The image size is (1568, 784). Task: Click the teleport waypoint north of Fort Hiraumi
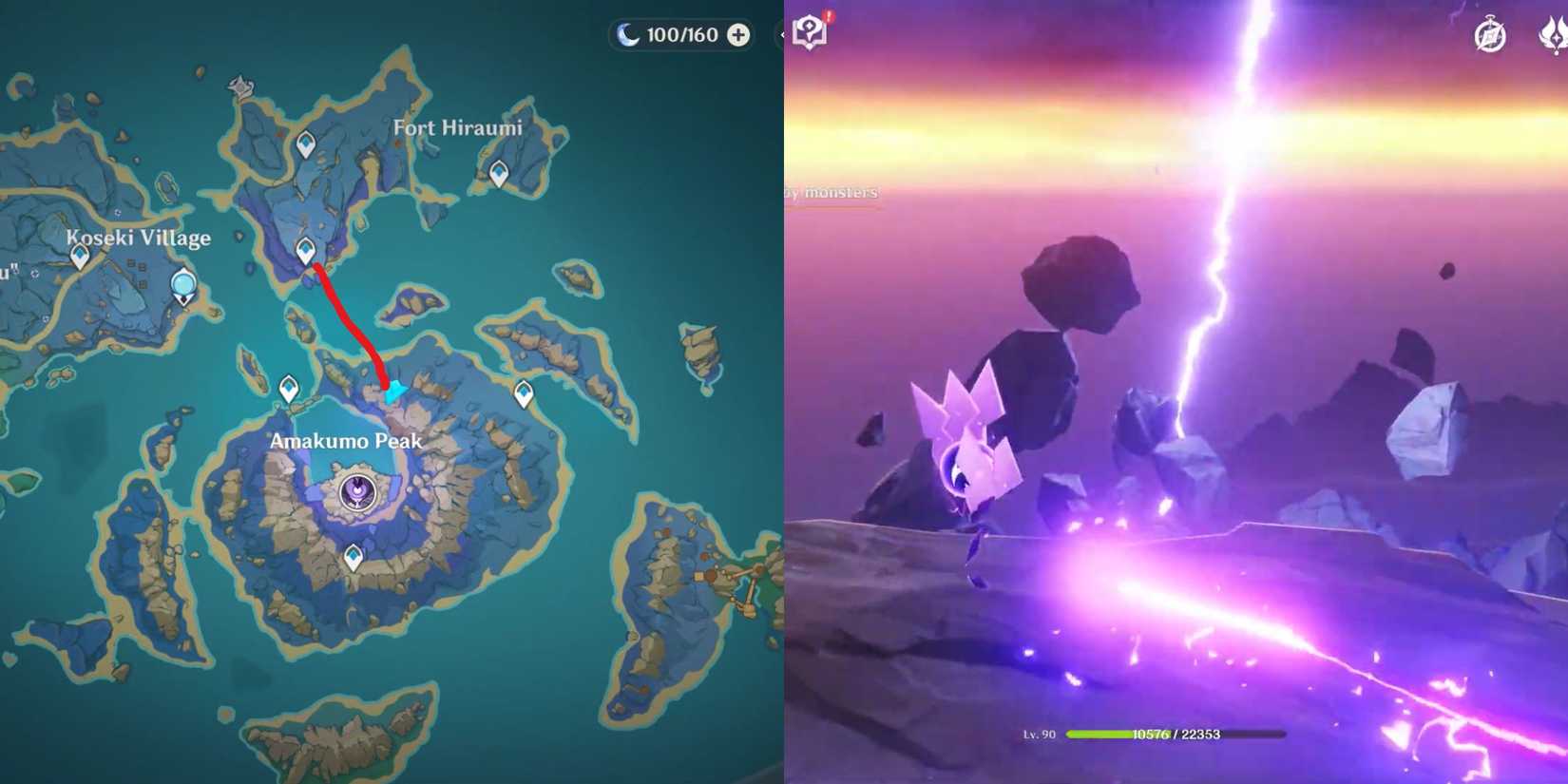click(x=306, y=144)
